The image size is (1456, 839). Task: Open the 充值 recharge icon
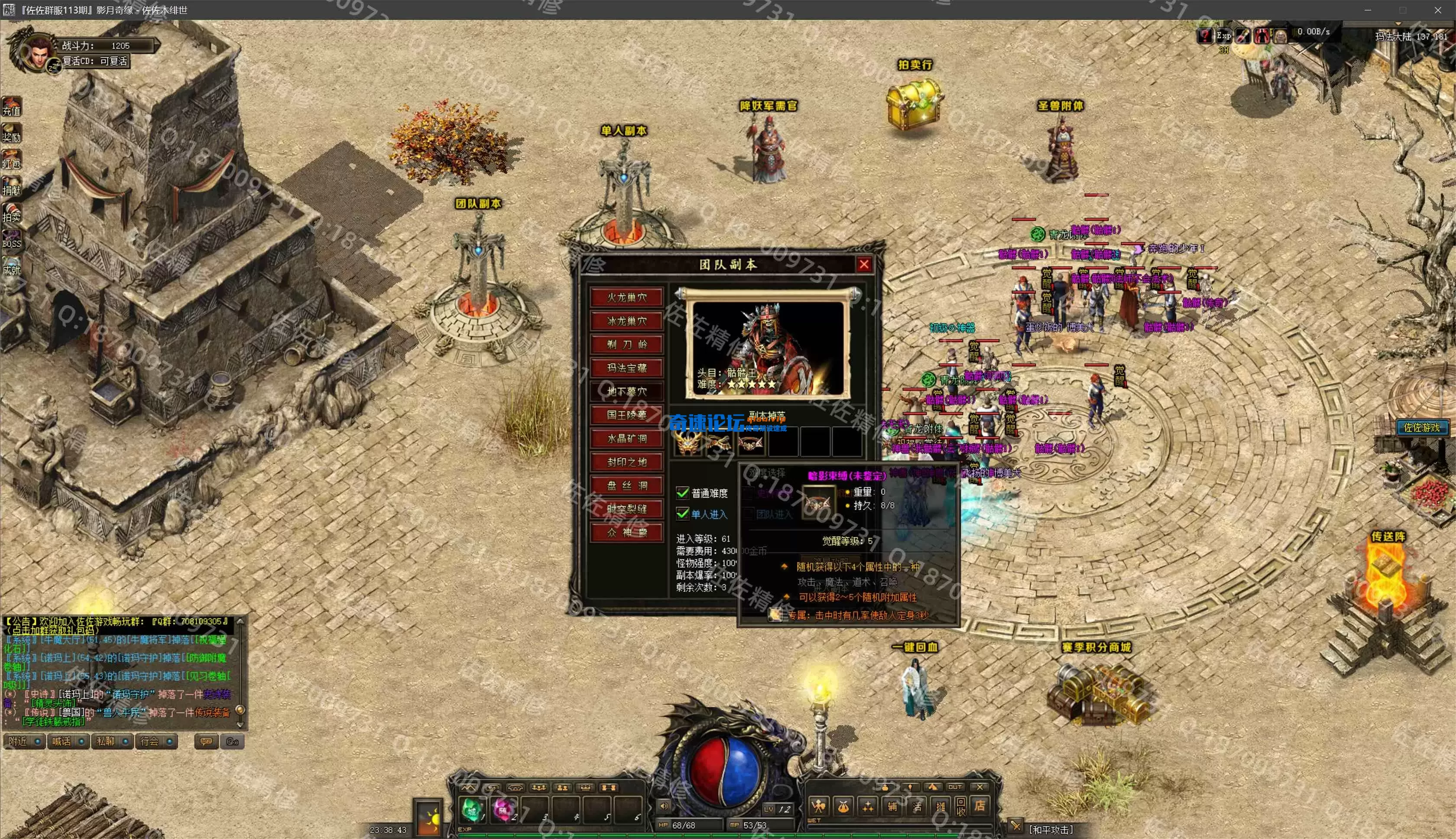click(x=12, y=107)
